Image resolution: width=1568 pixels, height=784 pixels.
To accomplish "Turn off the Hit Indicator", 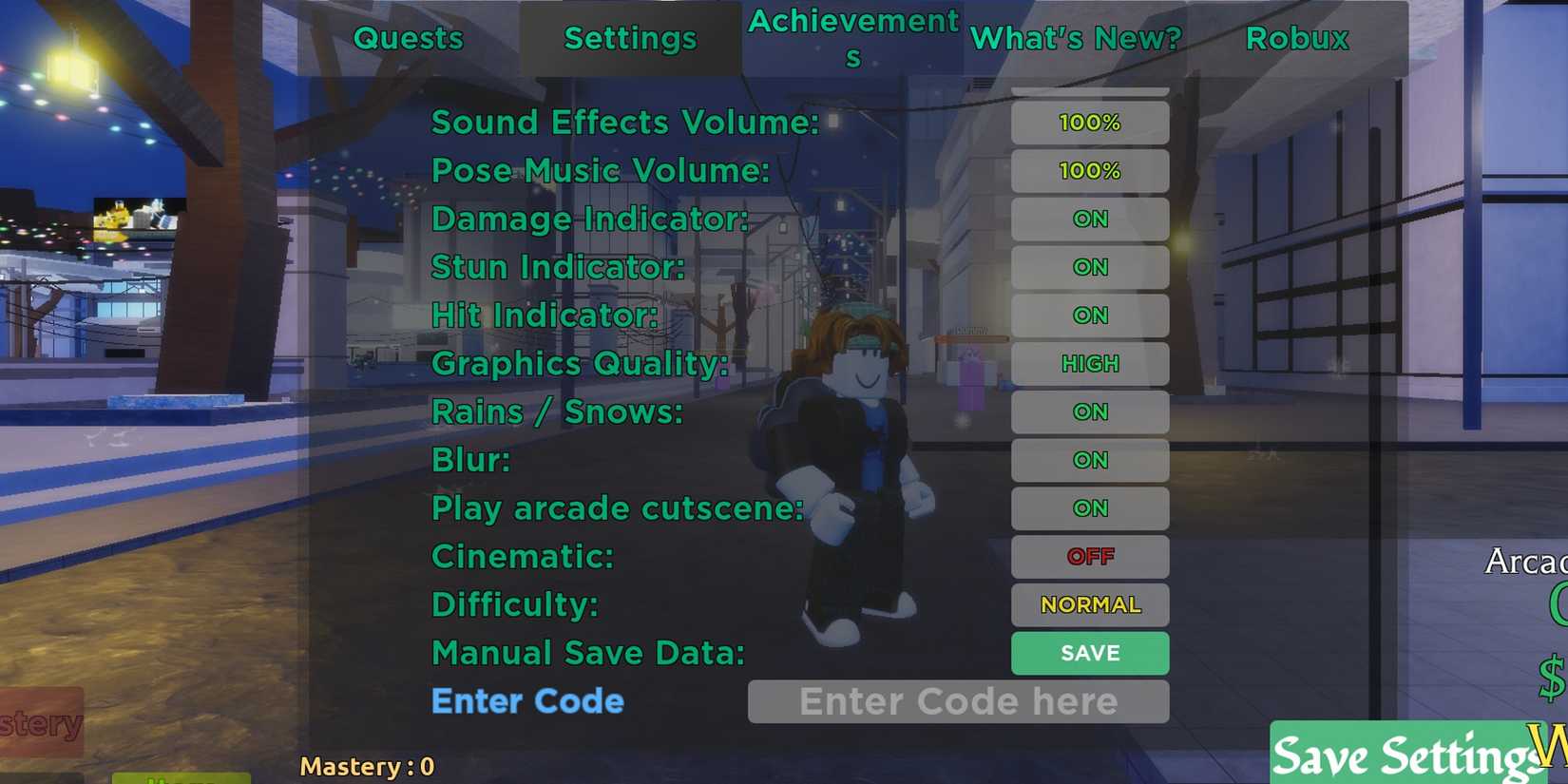I will [1090, 316].
